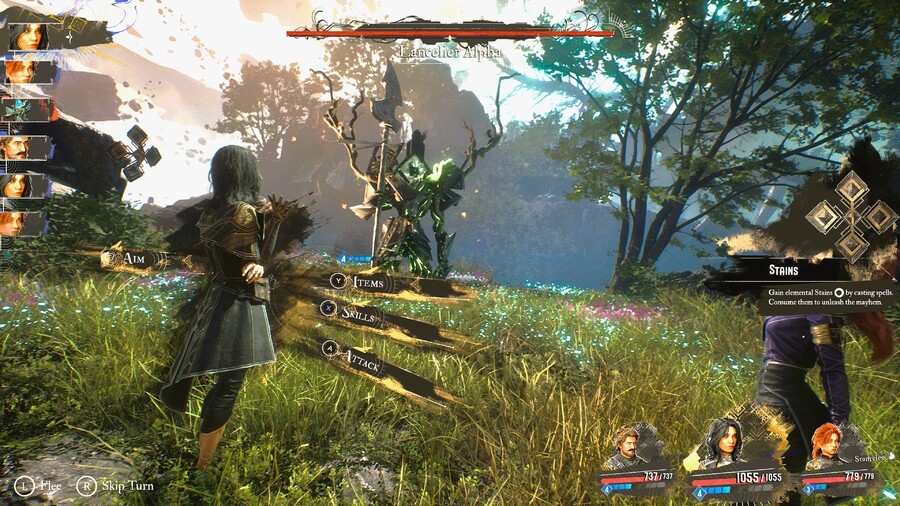Select the Aim option
Screen dimensions: 900x506
tap(133, 259)
